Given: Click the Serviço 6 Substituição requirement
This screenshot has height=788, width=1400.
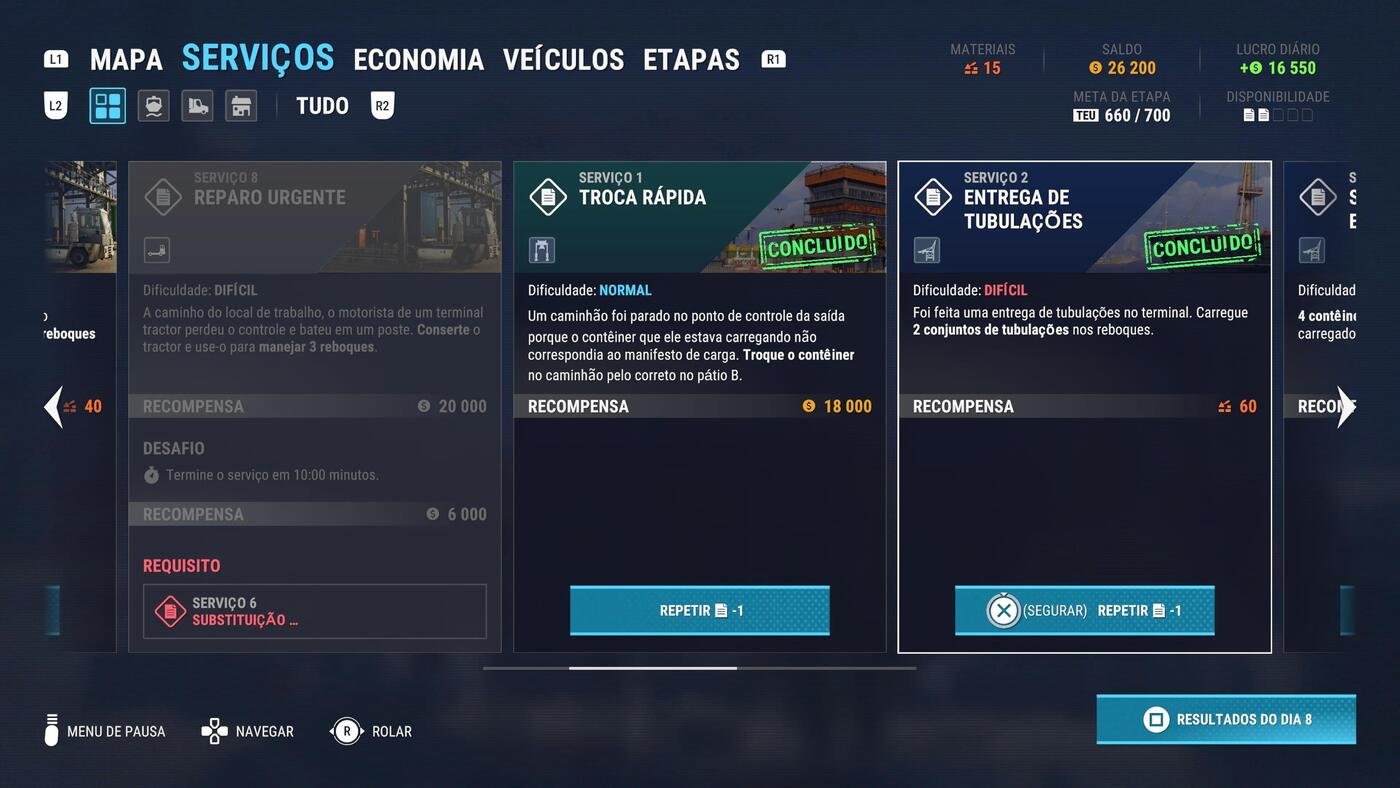Looking at the screenshot, I should (x=314, y=611).
